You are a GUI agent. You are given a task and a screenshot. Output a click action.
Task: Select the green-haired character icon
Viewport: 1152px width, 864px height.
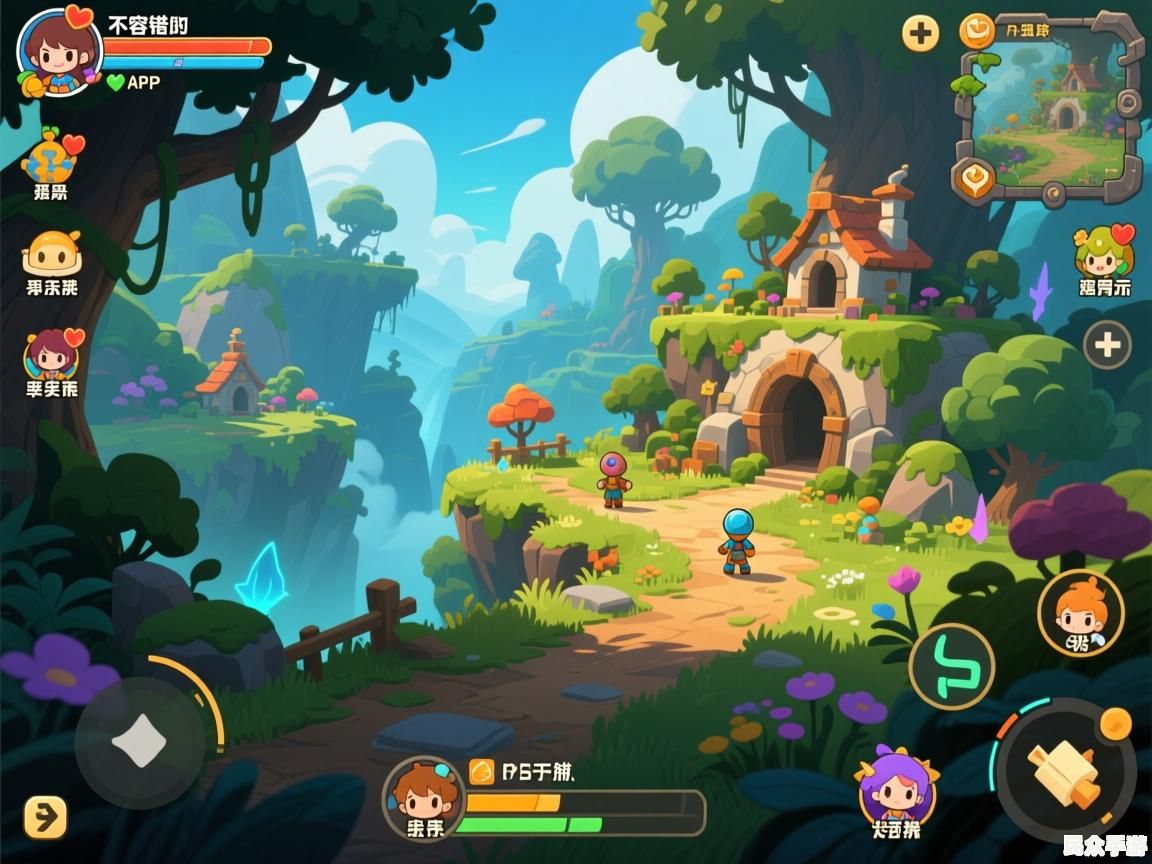[x=1103, y=253]
